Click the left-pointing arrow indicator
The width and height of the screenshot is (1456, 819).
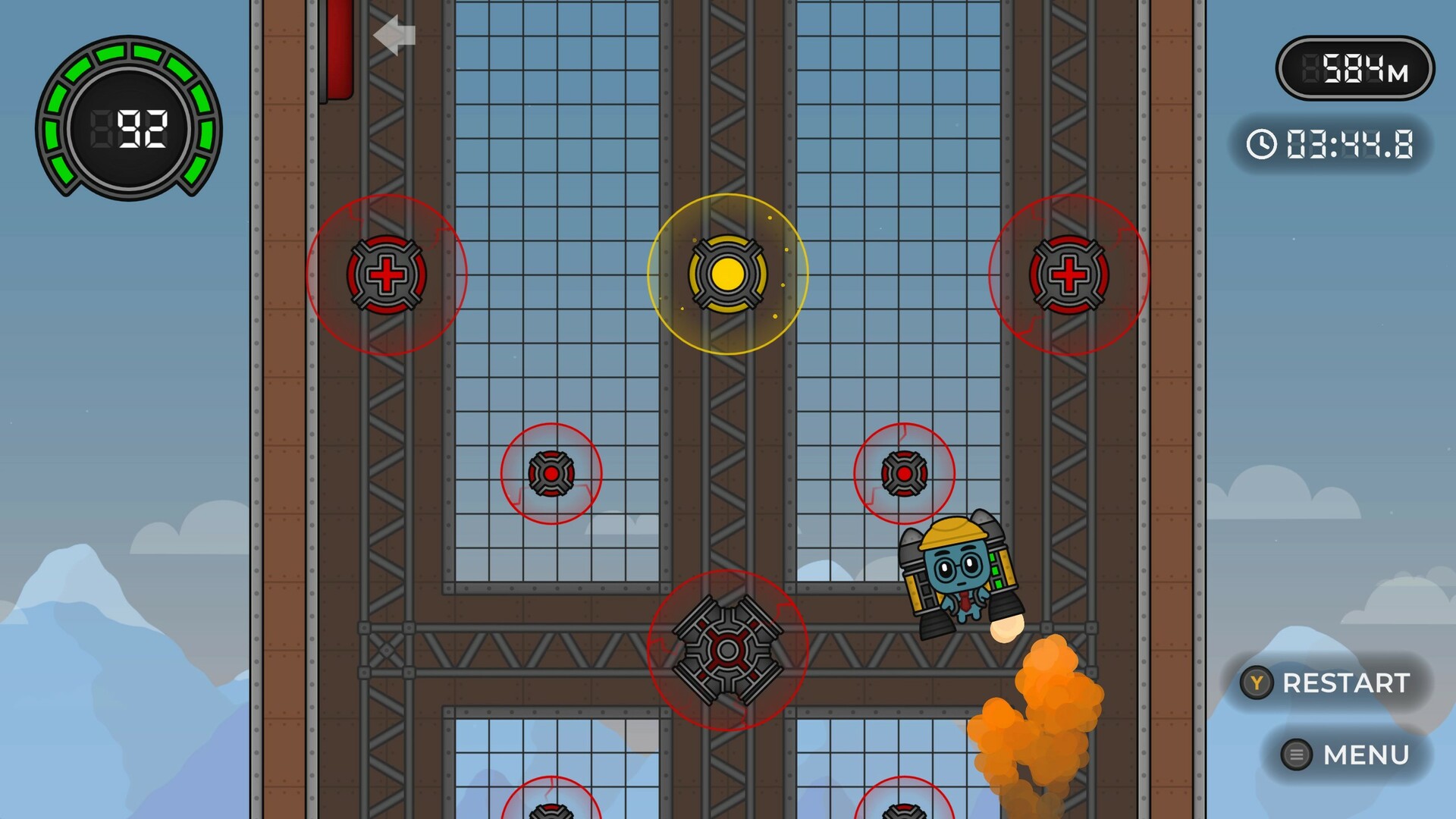pos(394,34)
